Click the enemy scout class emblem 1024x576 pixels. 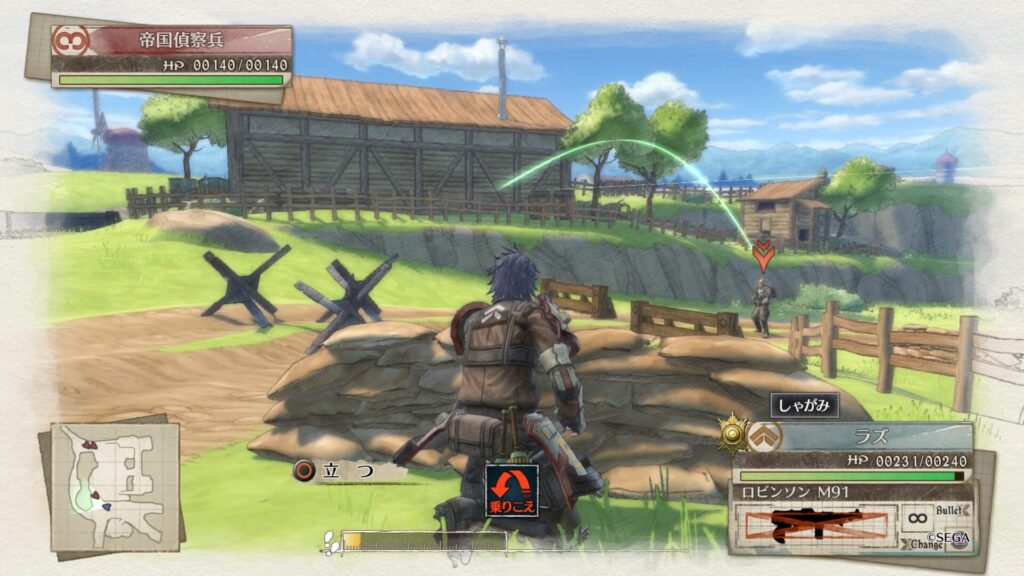coord(71,41)
